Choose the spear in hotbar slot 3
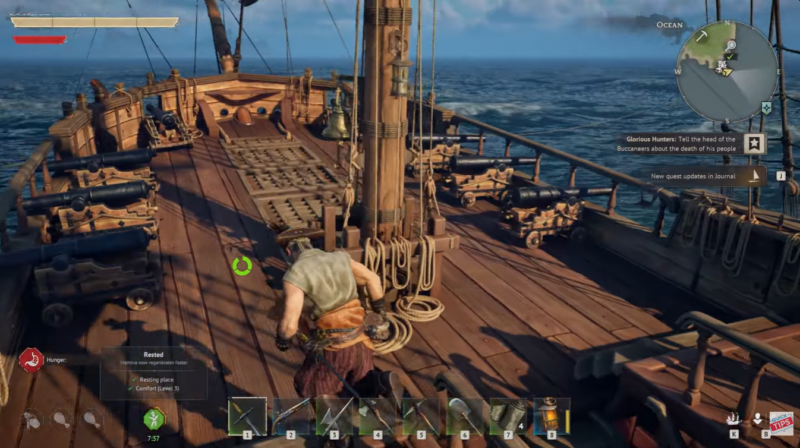 click(x=334, y=415)
